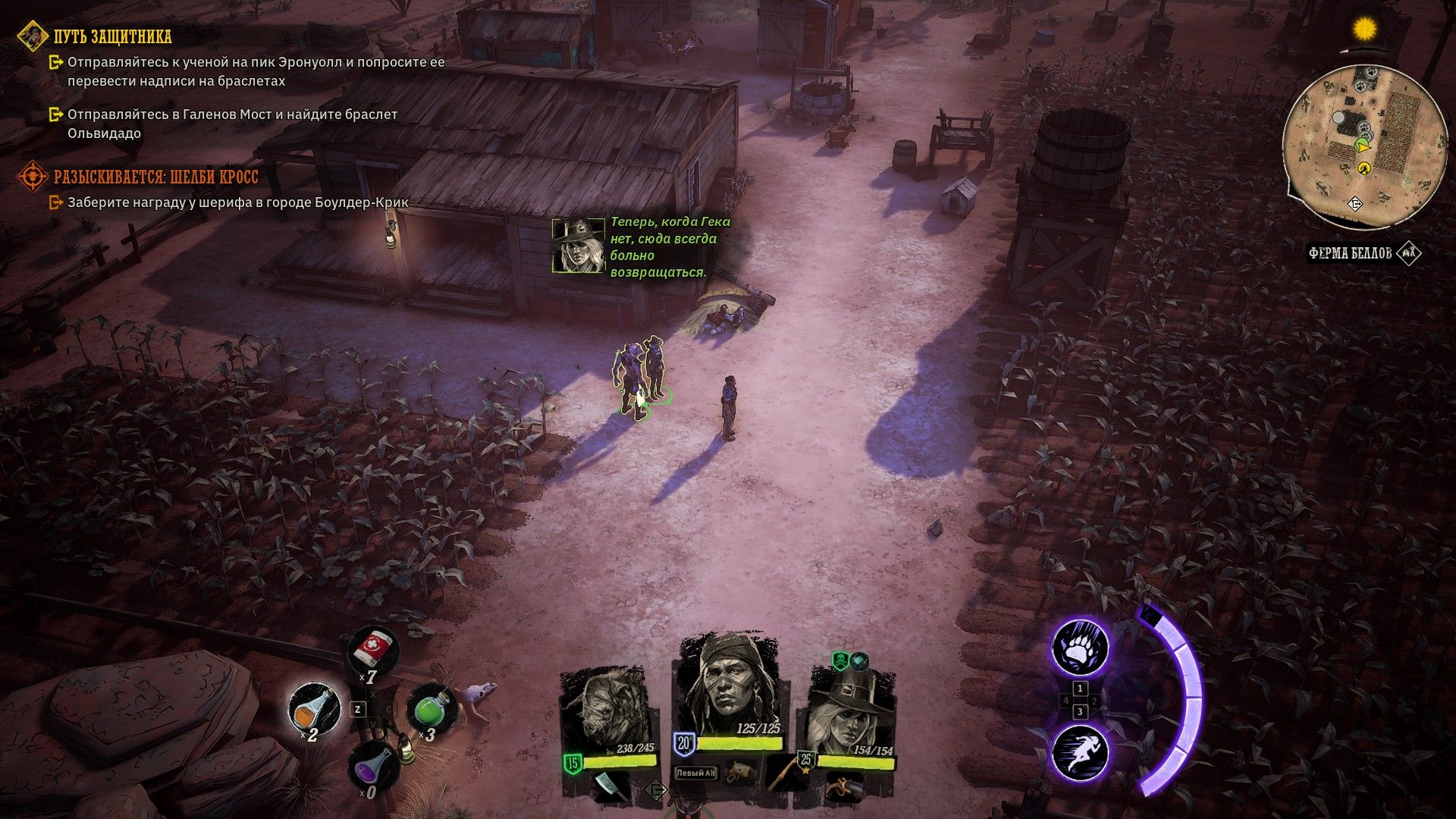
Task: Select the purple potion flask slot
Action: coord(372,766)
